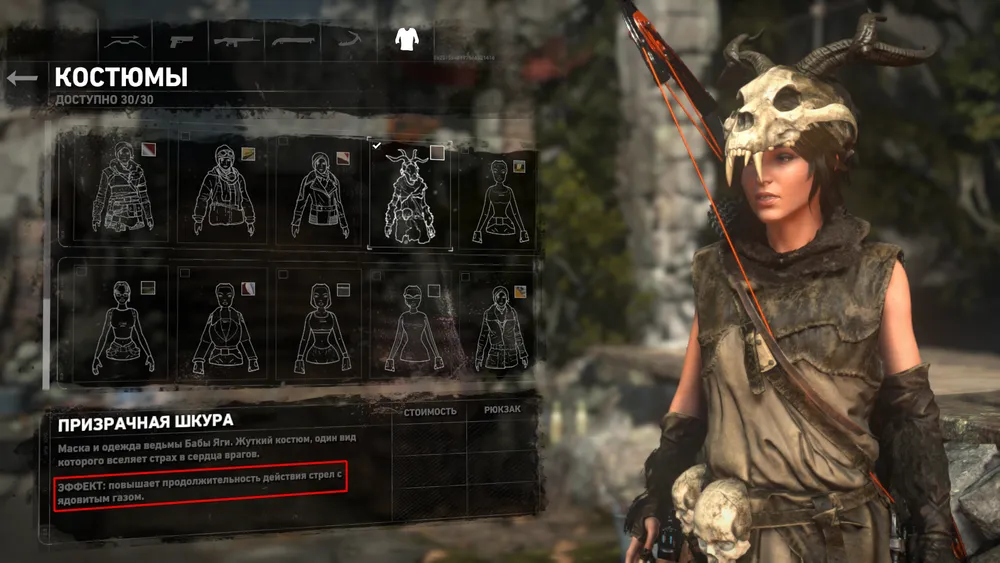Open the climbing axe tab
This screenshot has width=1000, height=563.
pos(348,41)
